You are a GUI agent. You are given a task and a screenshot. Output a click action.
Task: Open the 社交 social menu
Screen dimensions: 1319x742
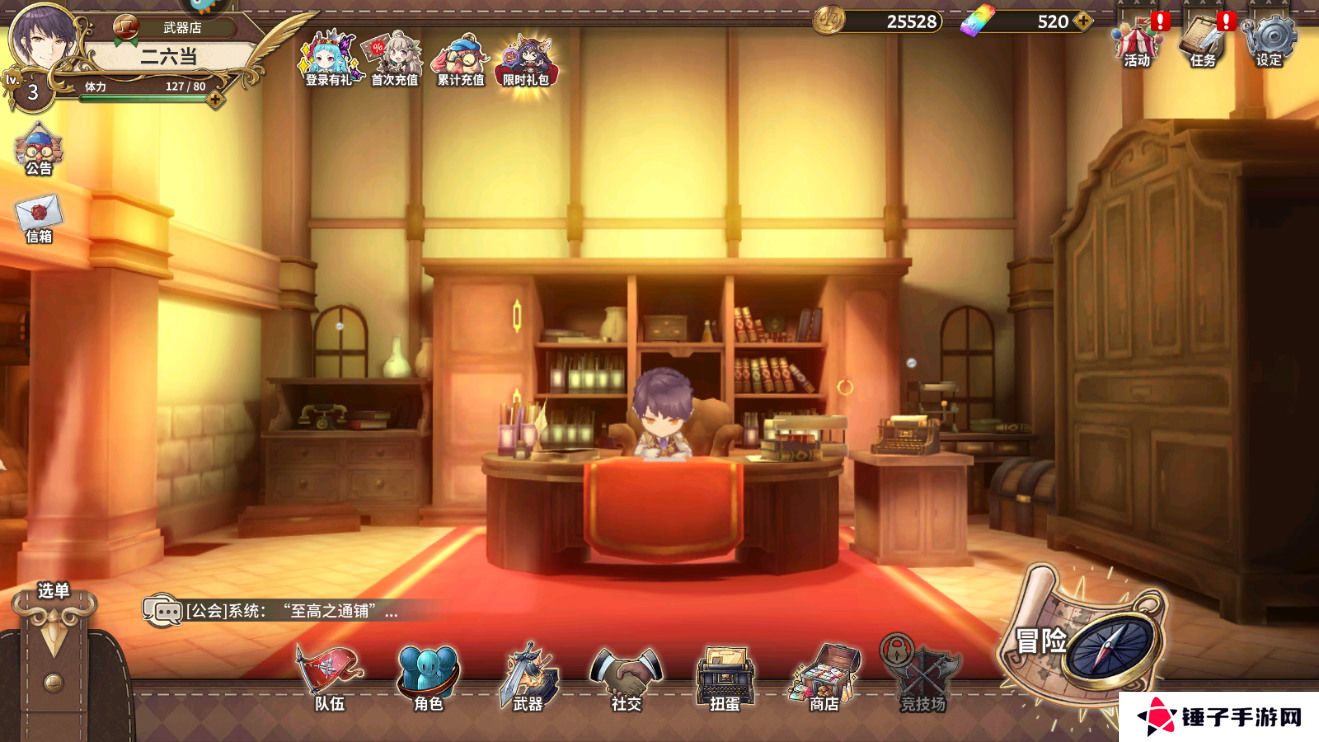(626, 677)
